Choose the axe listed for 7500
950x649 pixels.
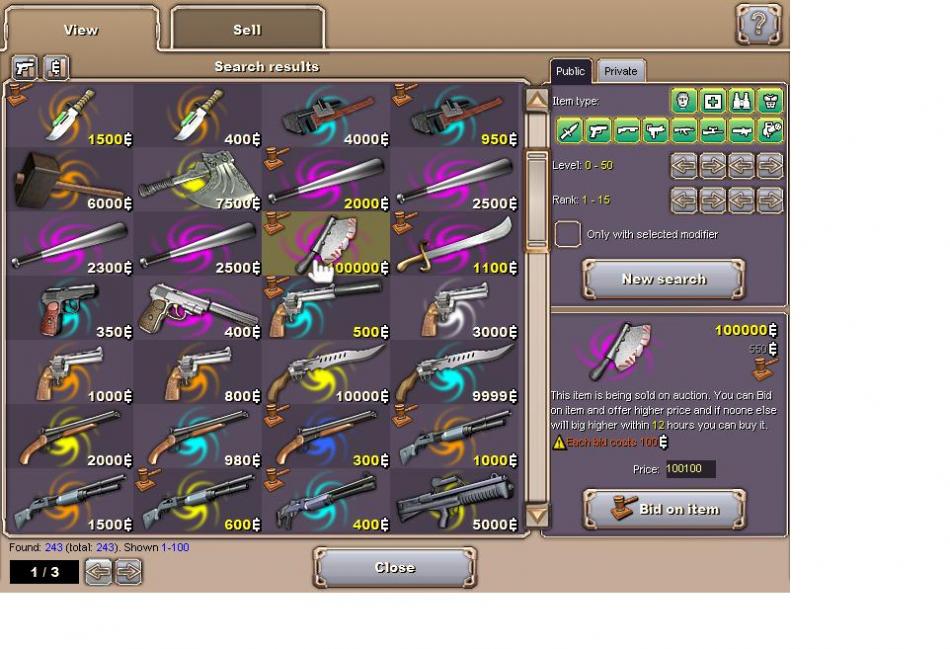[x=198, y=180]
